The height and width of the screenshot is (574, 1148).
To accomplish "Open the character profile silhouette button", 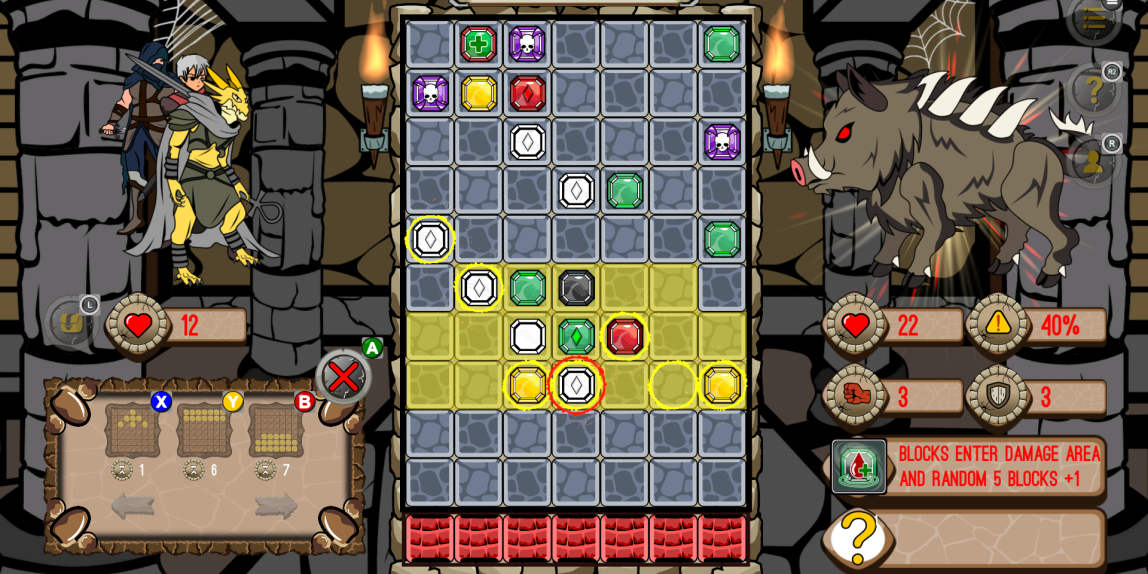I will (x=1093, y=161).
